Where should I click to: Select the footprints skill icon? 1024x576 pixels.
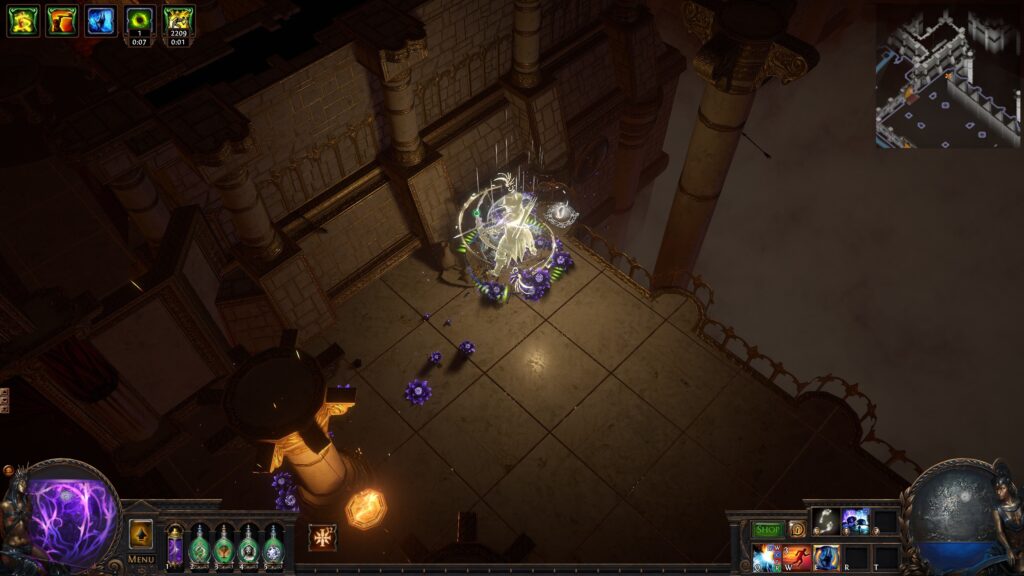pos(825,521)
